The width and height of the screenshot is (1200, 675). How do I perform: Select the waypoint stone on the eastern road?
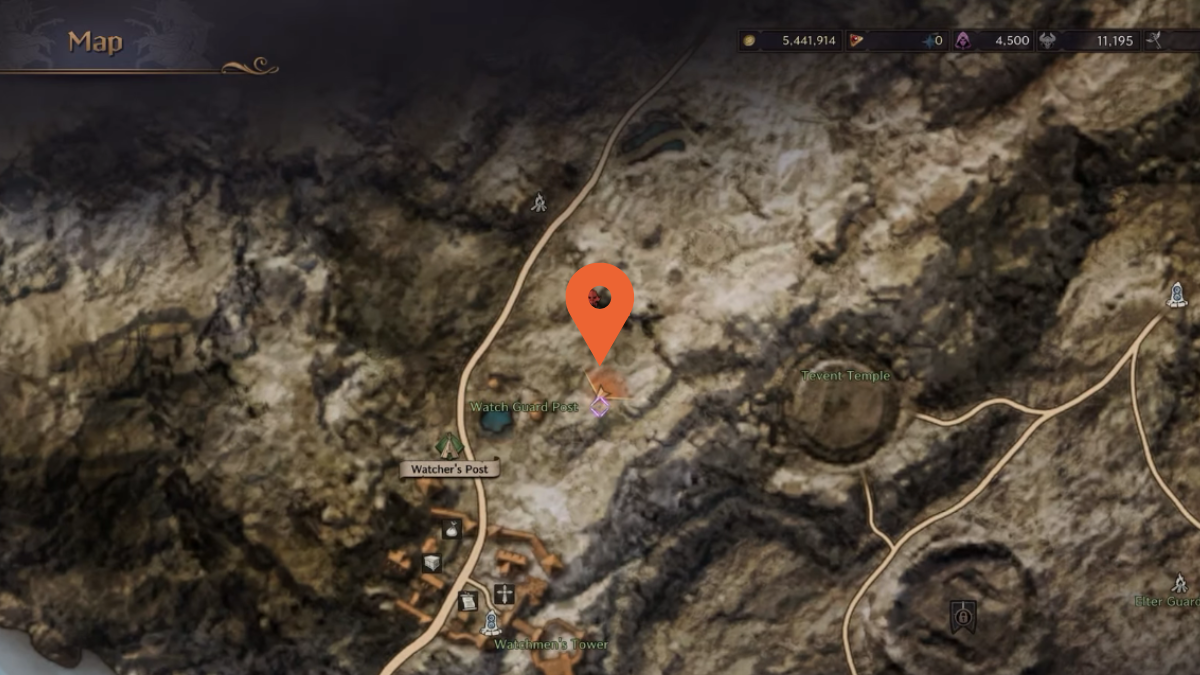click(x=1177, y=294)
